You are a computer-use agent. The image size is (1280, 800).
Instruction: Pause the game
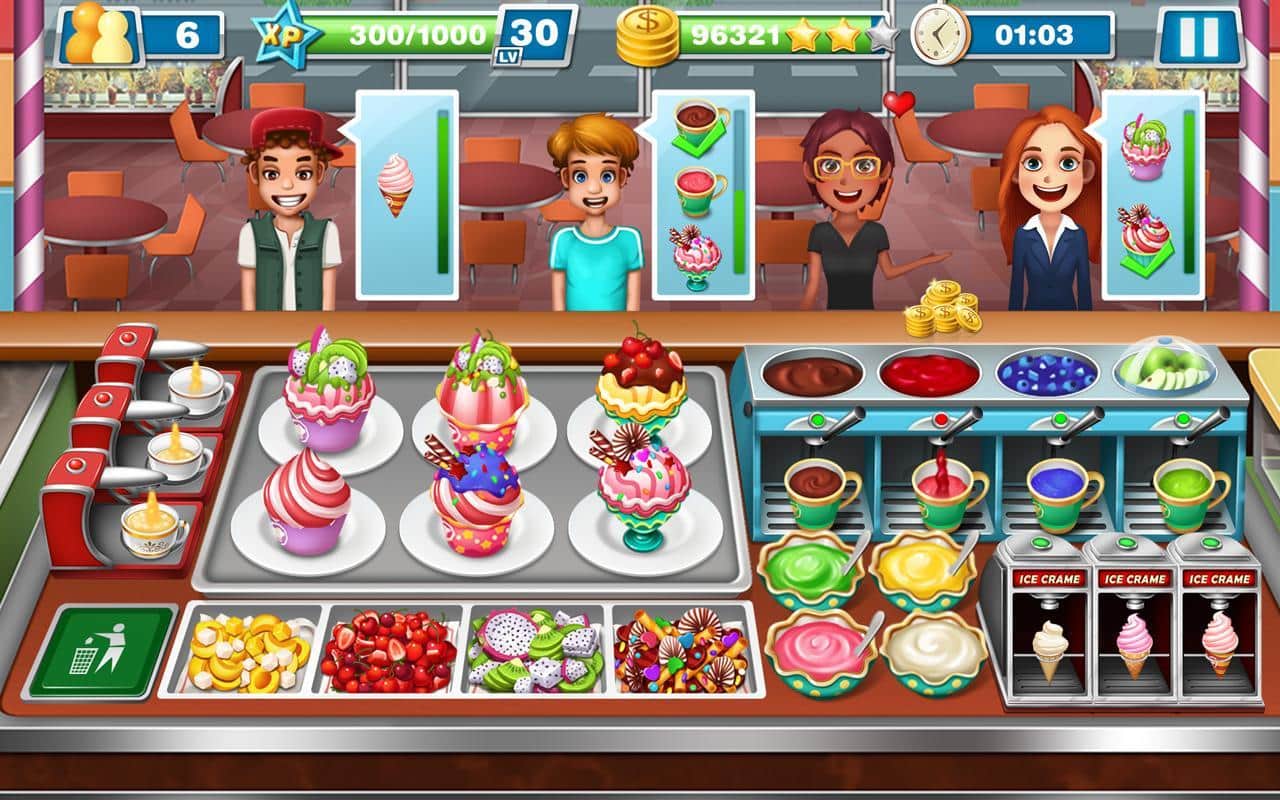click(x=1197, y=37)
